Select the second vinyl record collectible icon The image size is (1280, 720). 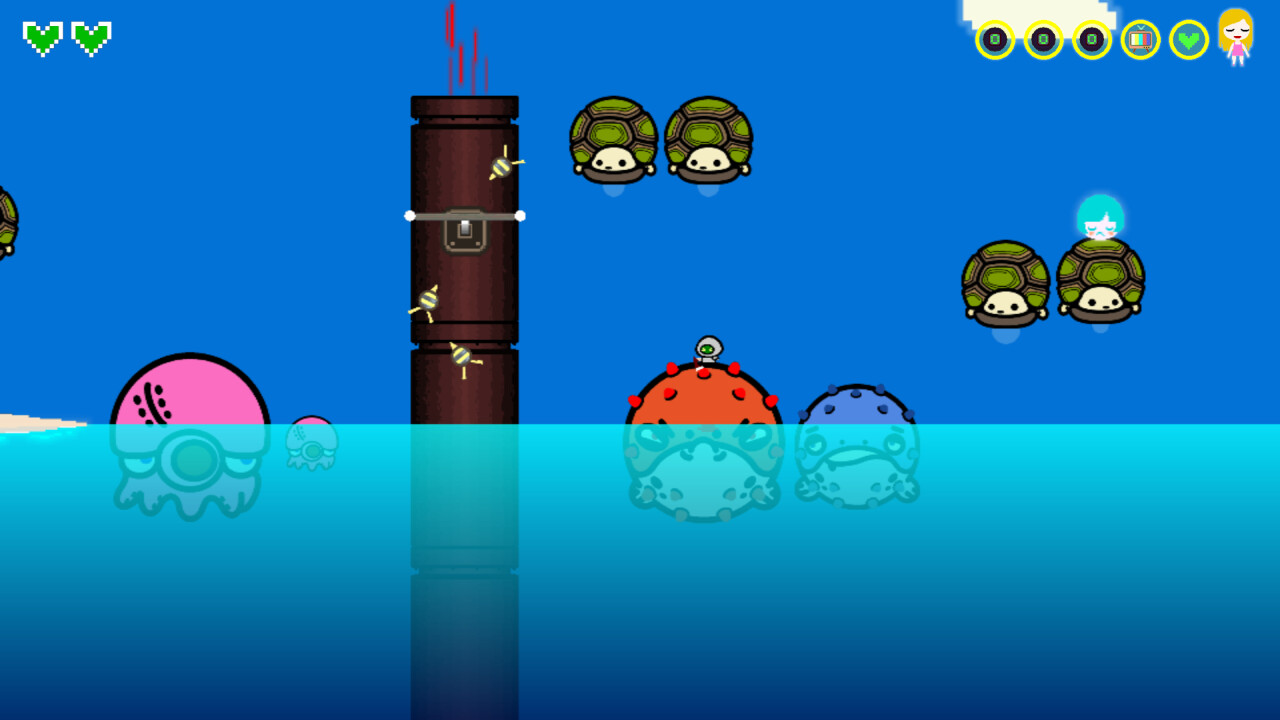[1043, 41]
